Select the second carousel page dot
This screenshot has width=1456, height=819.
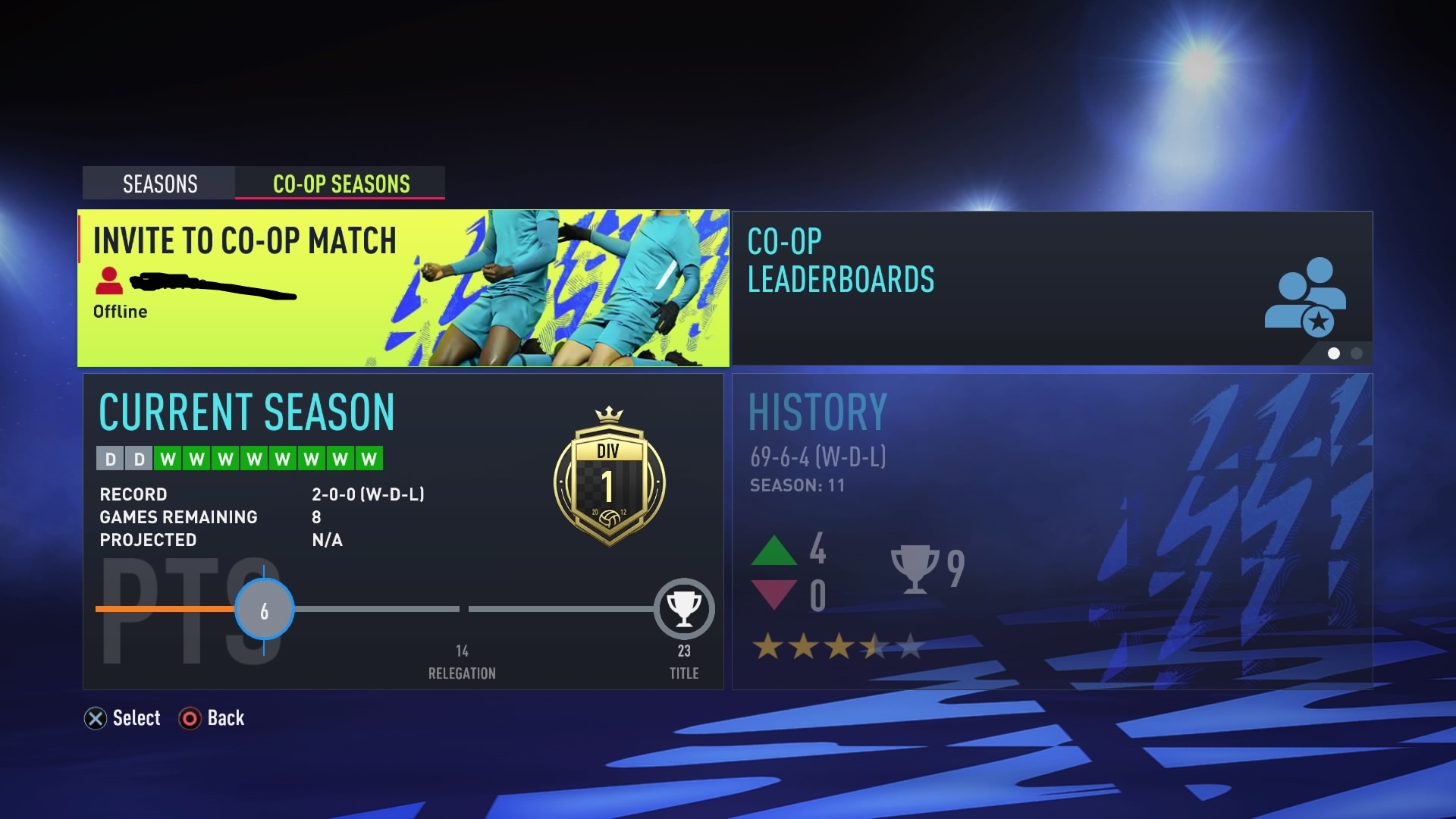click(1355, 353)
